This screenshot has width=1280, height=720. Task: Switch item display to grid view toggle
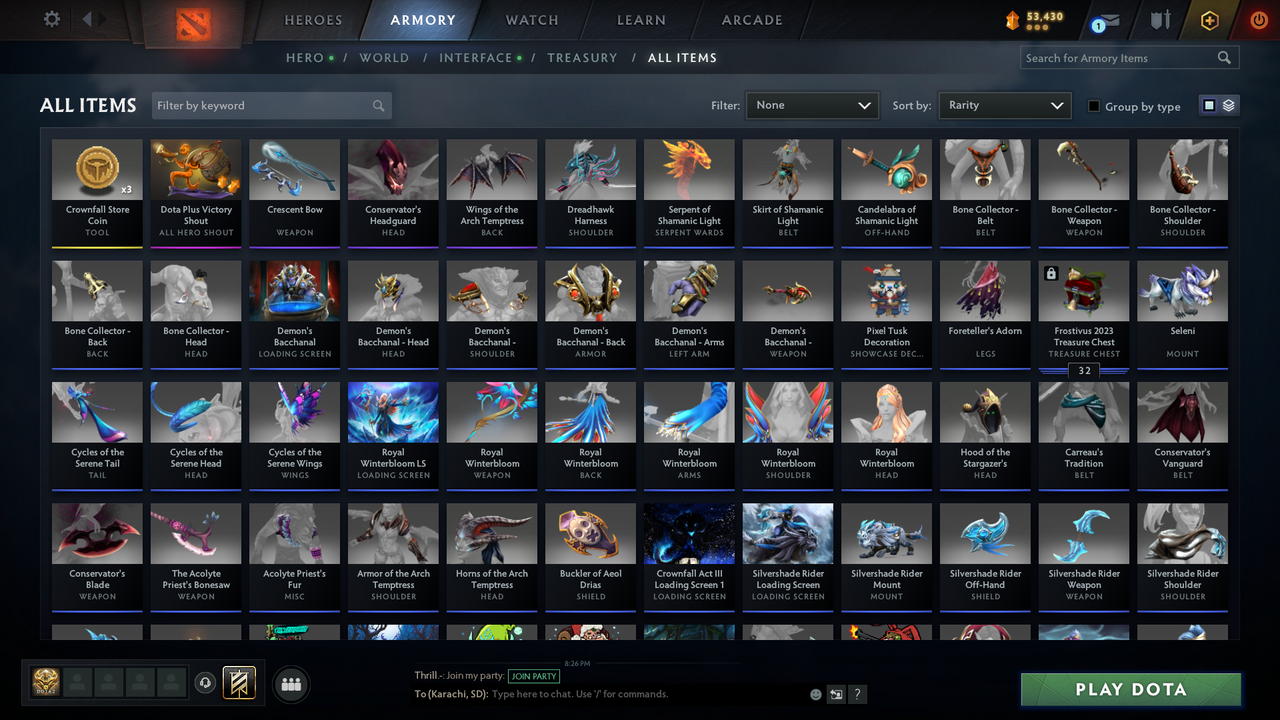coord(1210,105)
